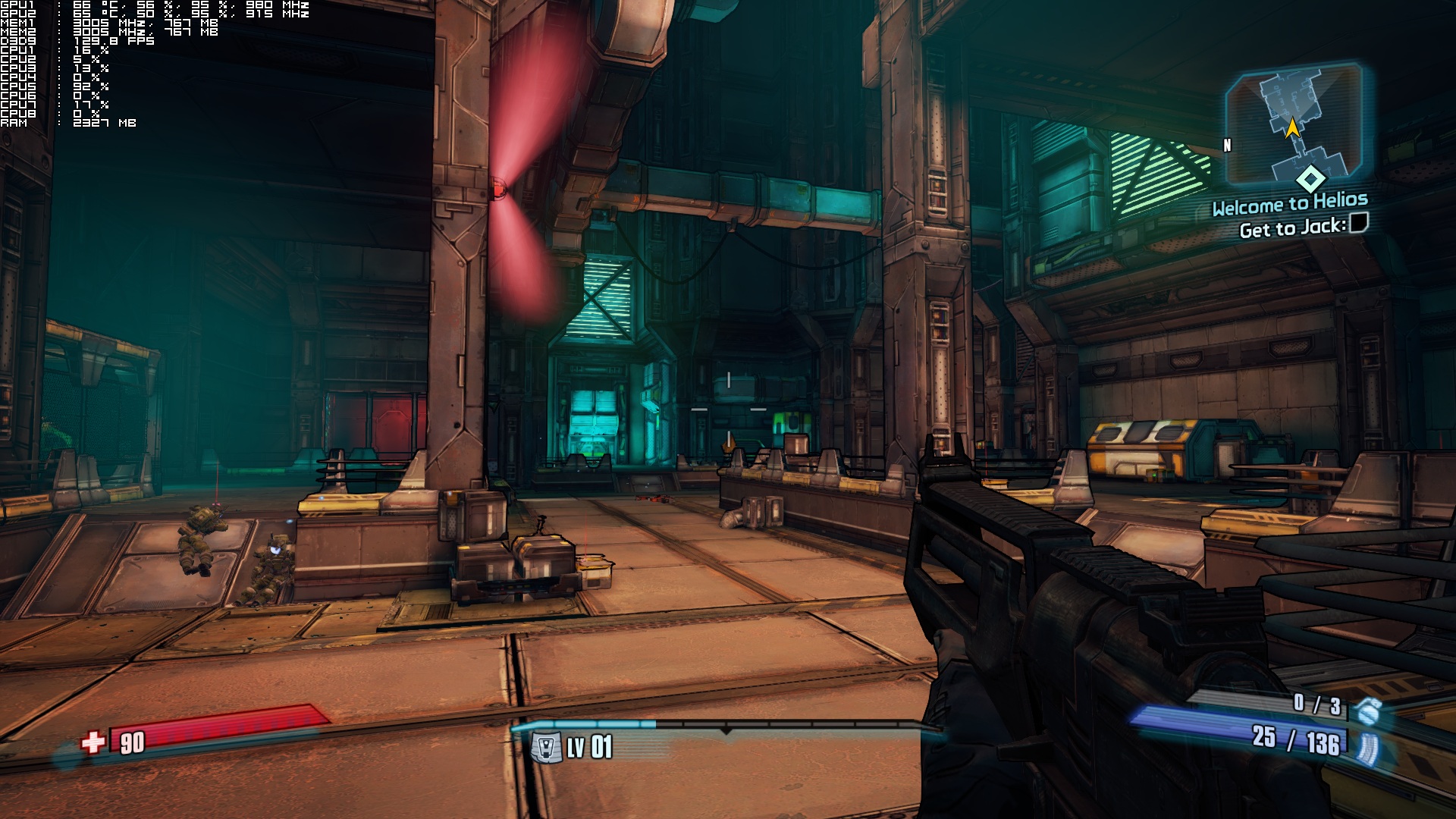Select the character class level badge

coord(546,748)
